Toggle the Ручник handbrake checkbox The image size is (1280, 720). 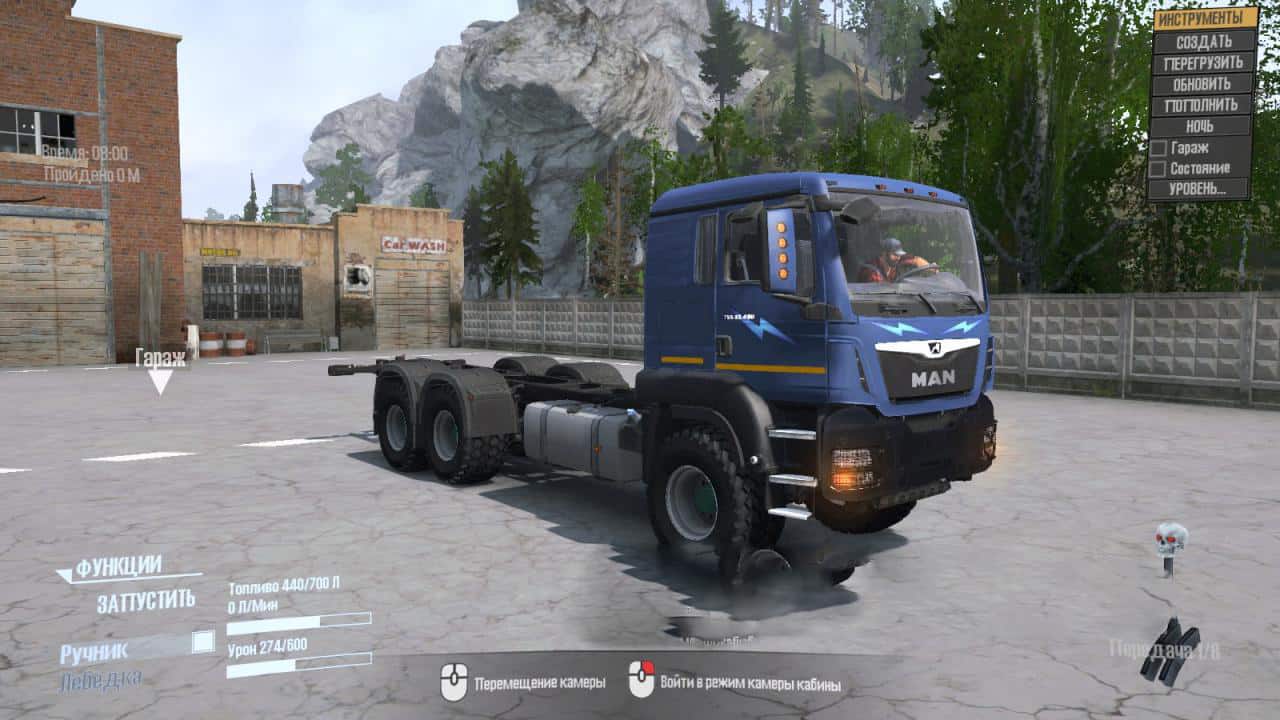coord(203,642)
